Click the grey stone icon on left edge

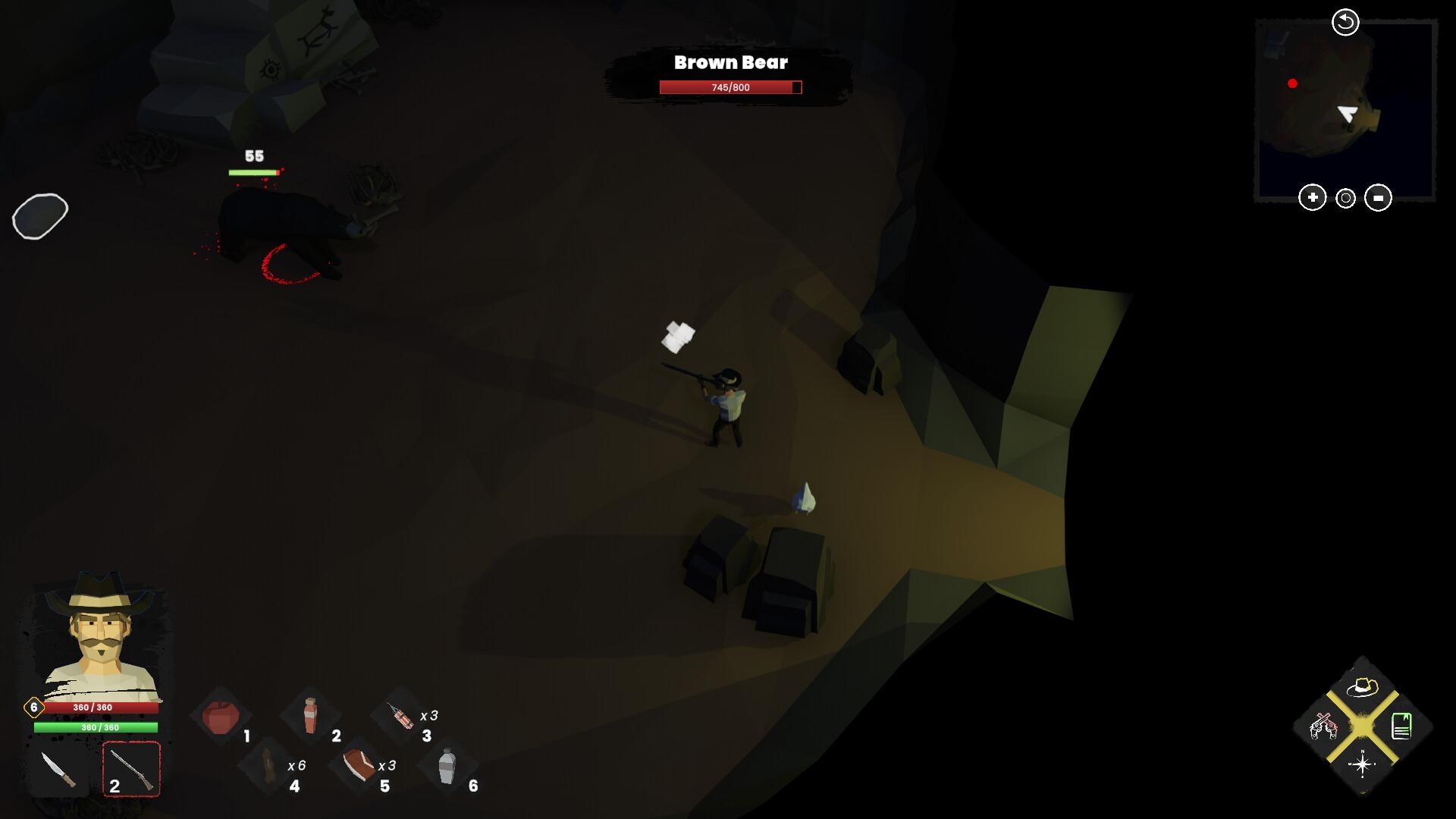pyautogui.click(x=40, y=216)
